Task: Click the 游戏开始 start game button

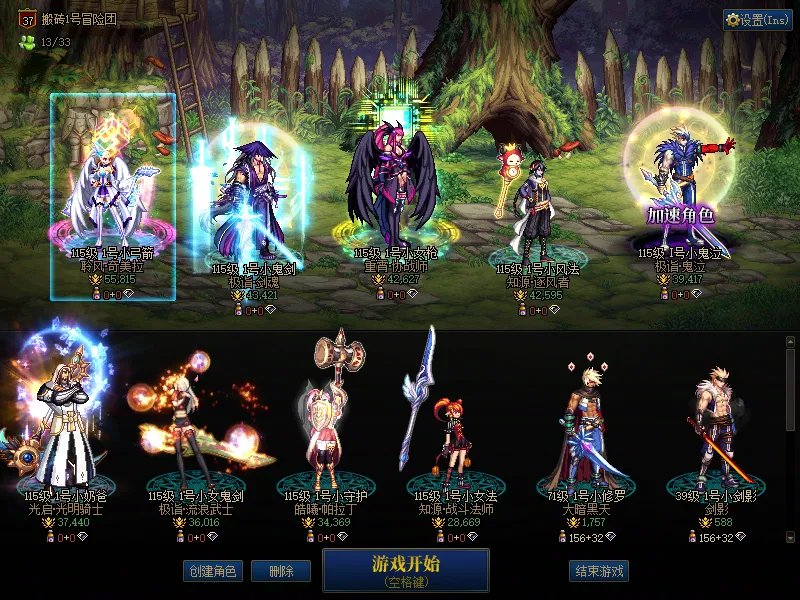Action: coord(405,569)
